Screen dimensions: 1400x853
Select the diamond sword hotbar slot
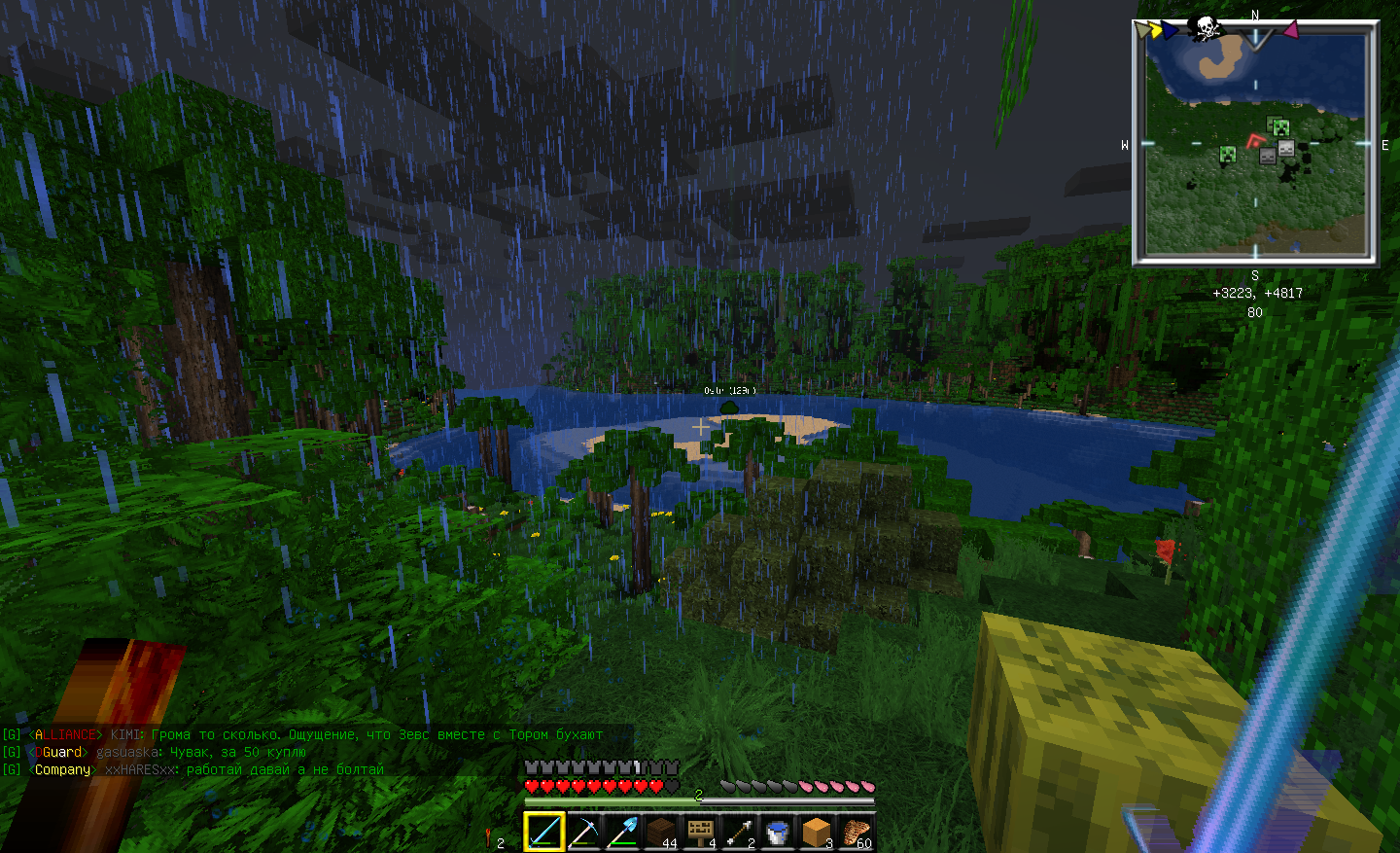pyautogui.click(x=543, y=832)
